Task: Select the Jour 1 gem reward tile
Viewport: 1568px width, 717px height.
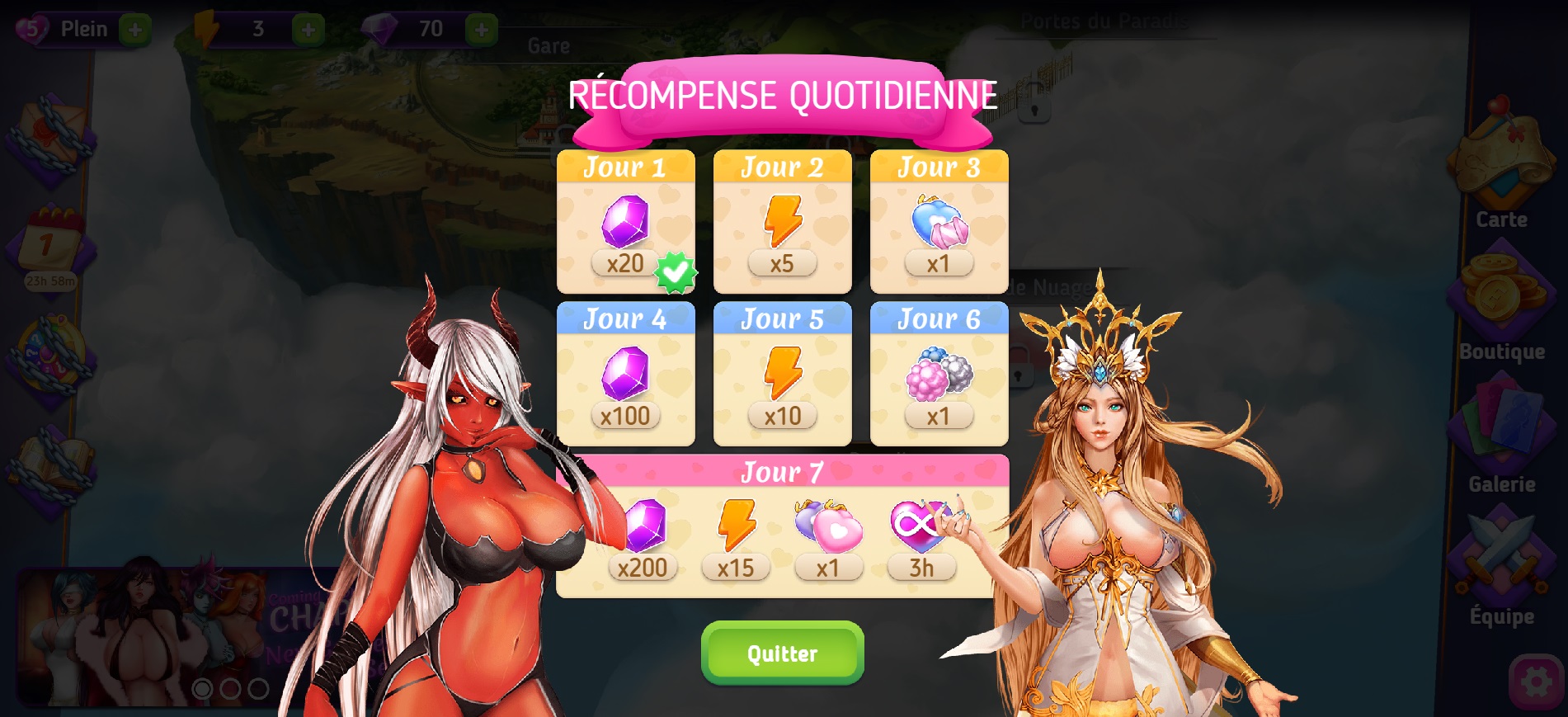Action: coord(625,223)
